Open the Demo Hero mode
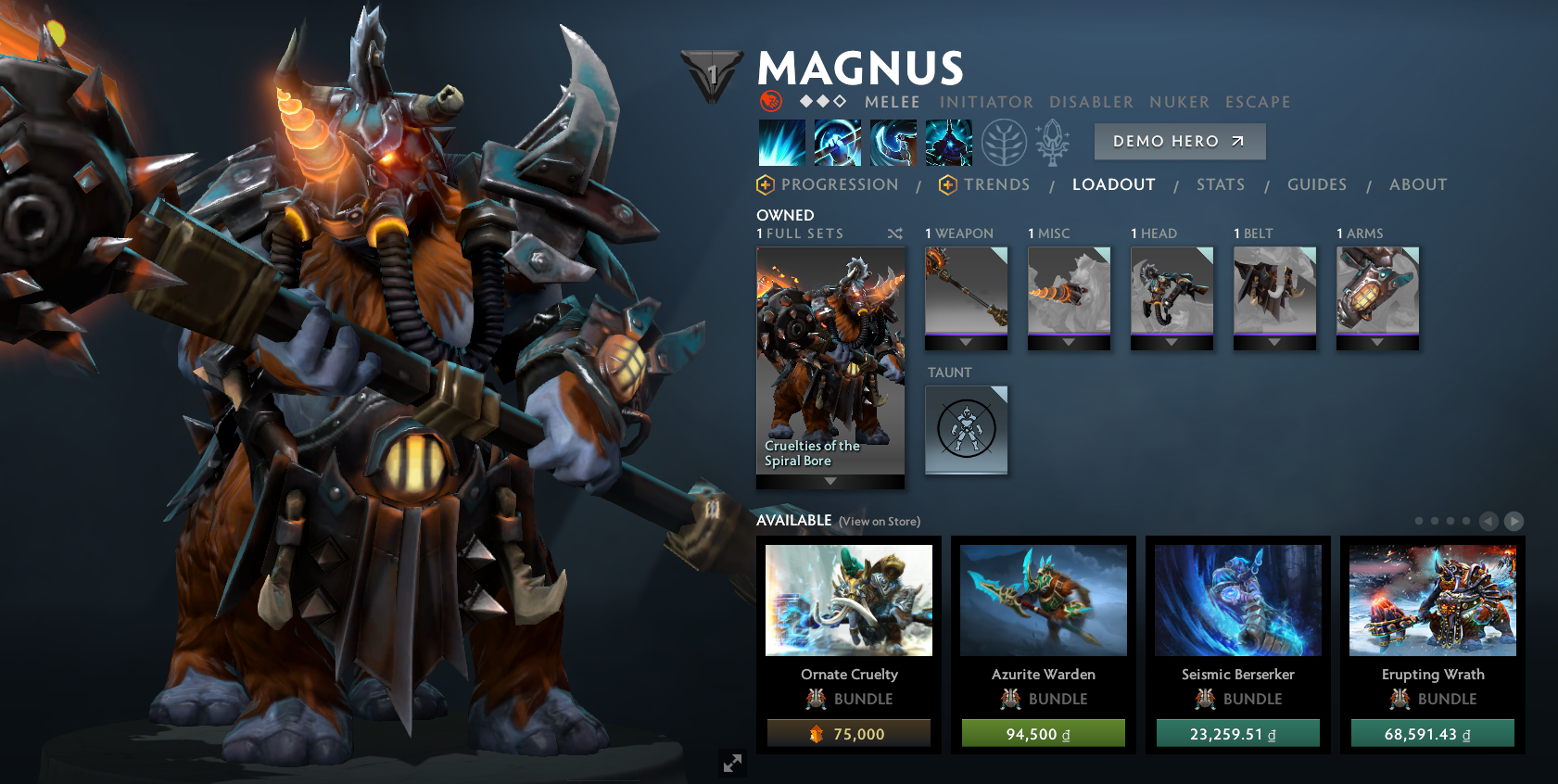 tap(1179, 142)
